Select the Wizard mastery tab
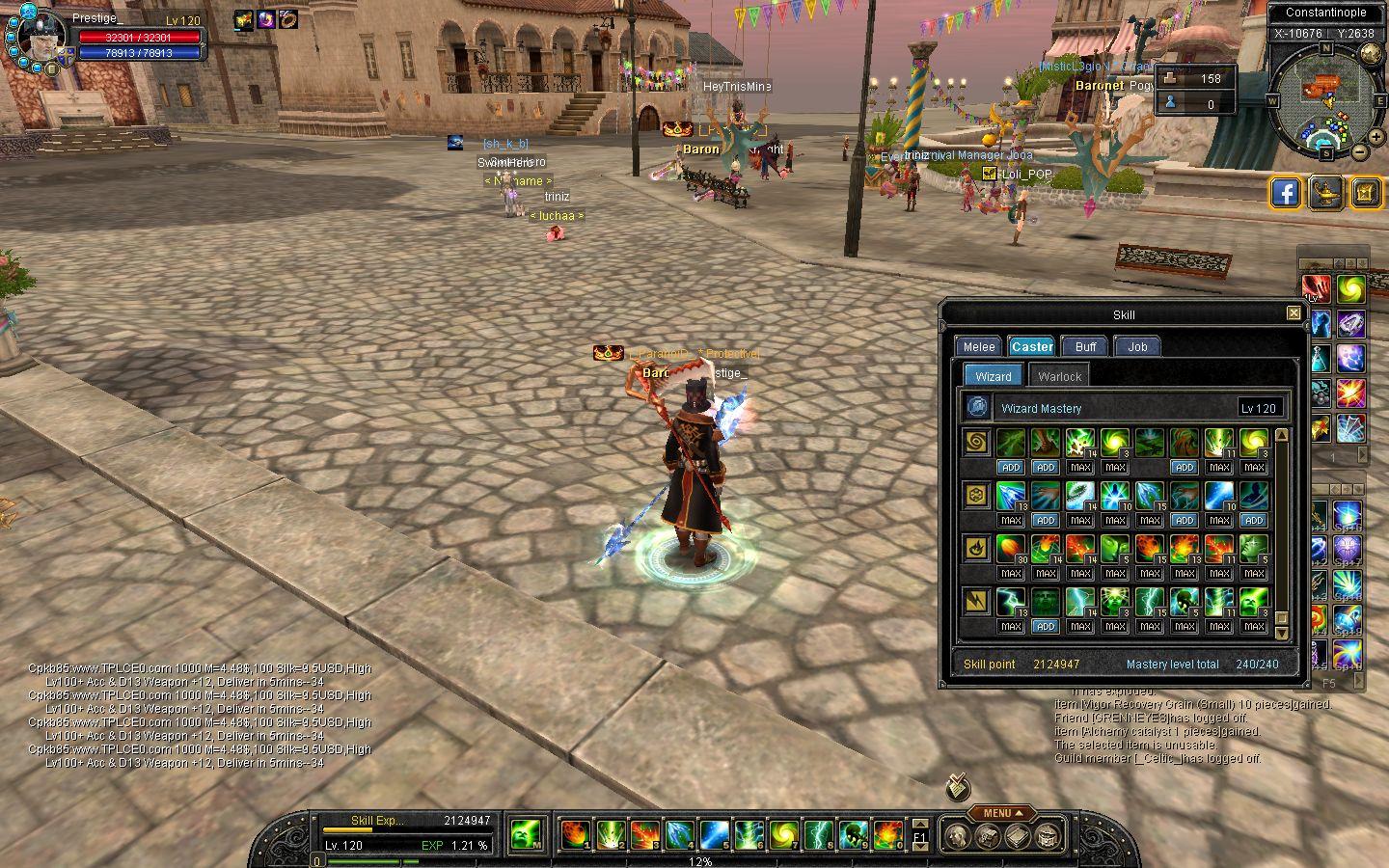Screen dimensions: 1389x868 tap(994, 376)
